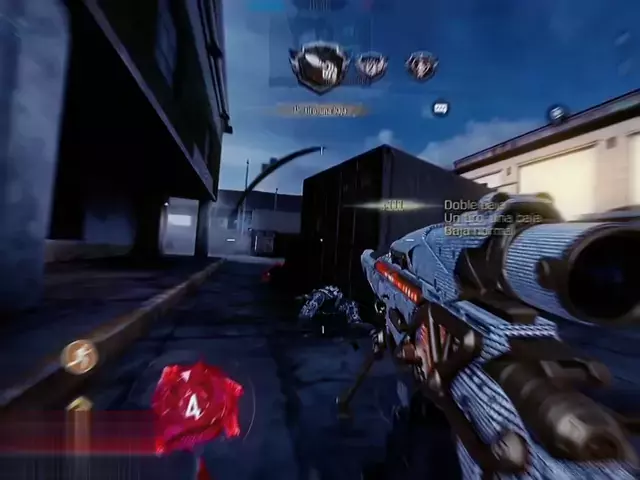Tap the small round icon above the rooftop
The width and height of the screenshot is (640, 480).
point(557,113)
